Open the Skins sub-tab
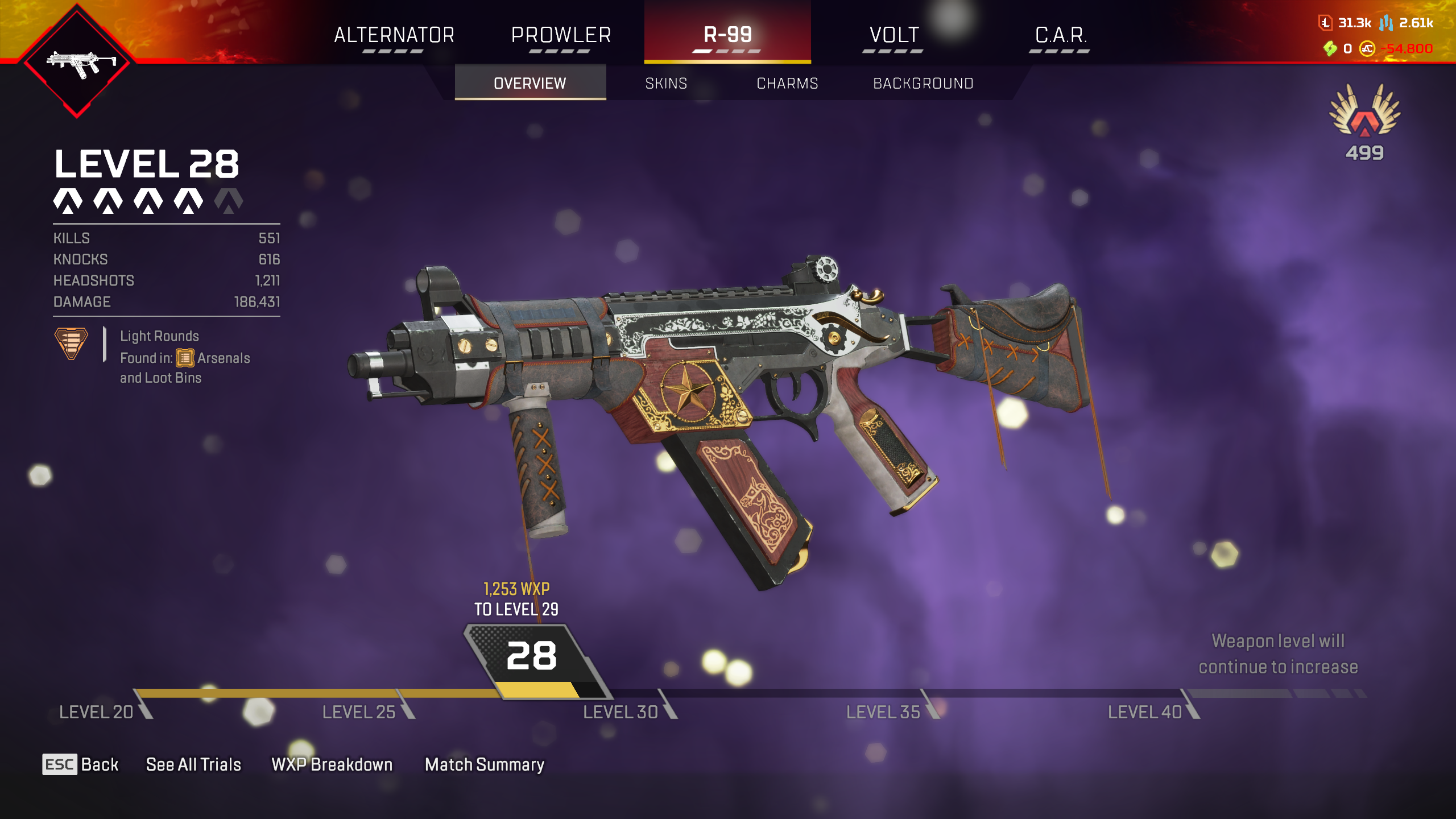The width and height of the screenshot is (1456, 819). 666,83
